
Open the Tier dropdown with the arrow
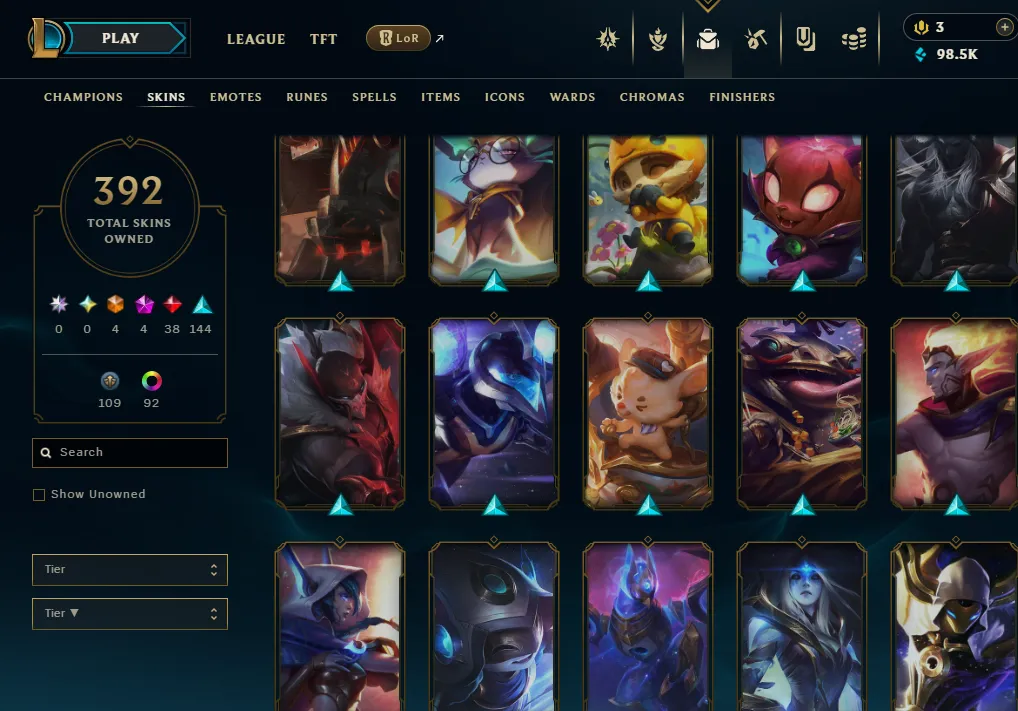130,613
